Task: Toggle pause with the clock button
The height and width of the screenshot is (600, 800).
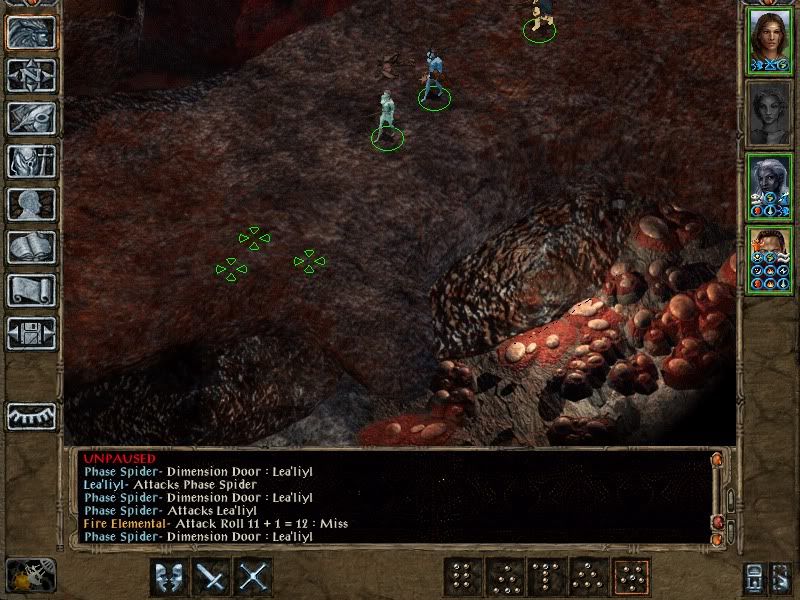Action: tap(30, 576)
